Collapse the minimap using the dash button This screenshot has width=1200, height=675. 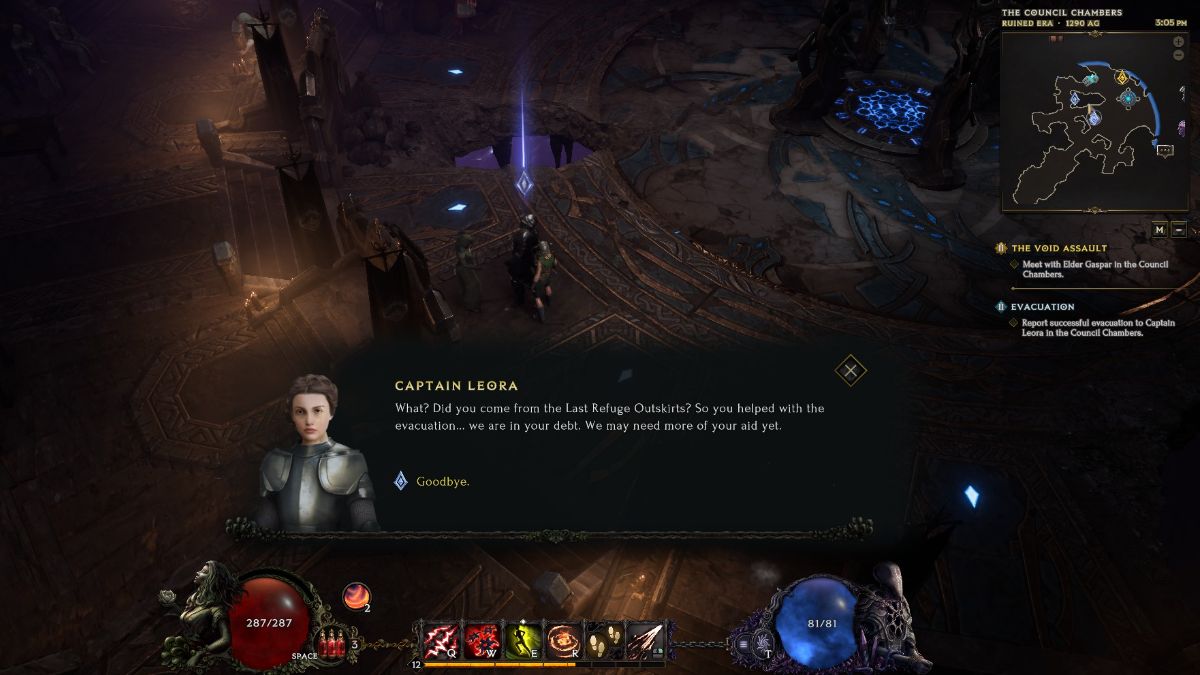[1179, 229]
